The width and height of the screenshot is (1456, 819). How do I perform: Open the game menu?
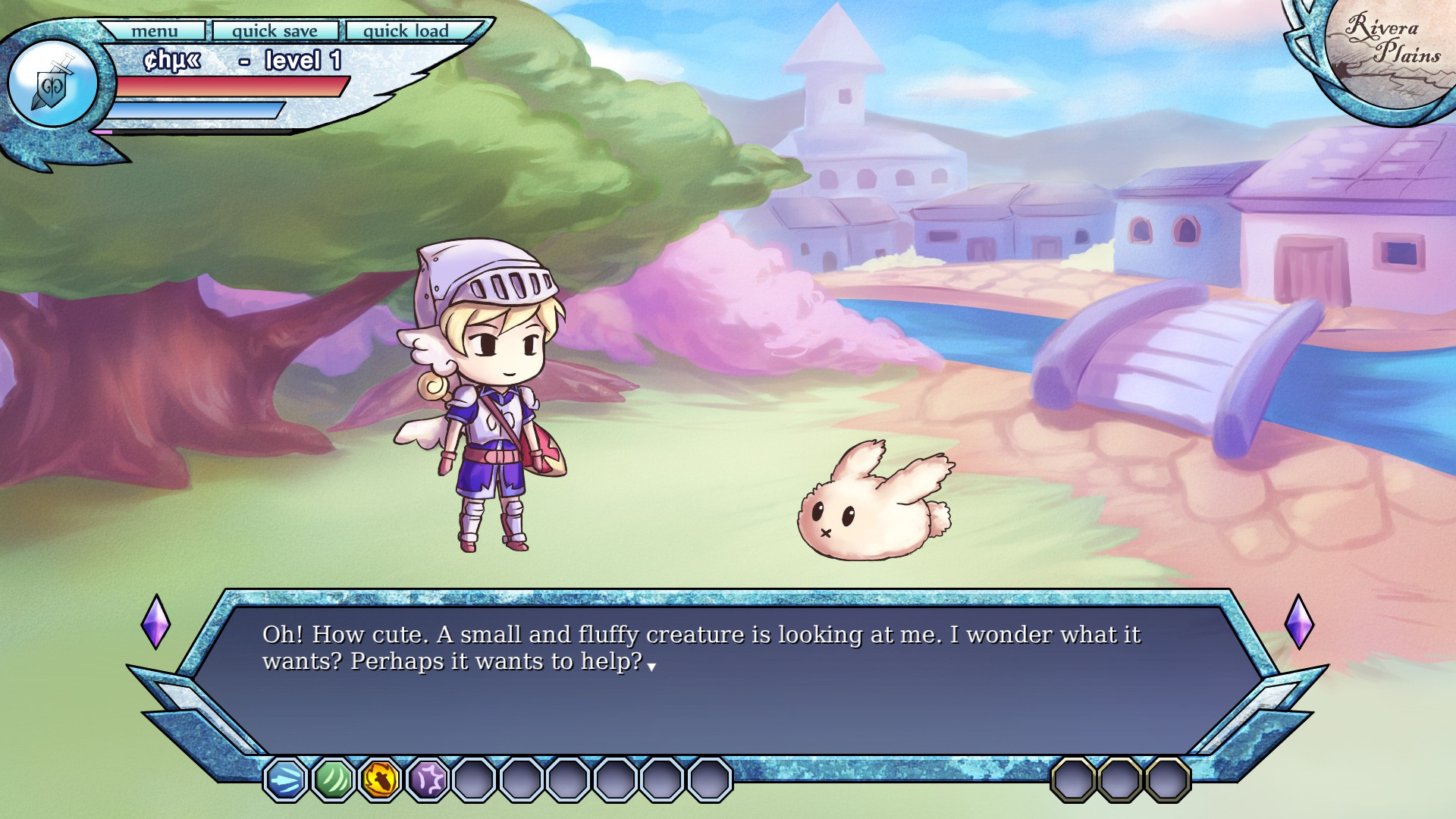[154, 31]
